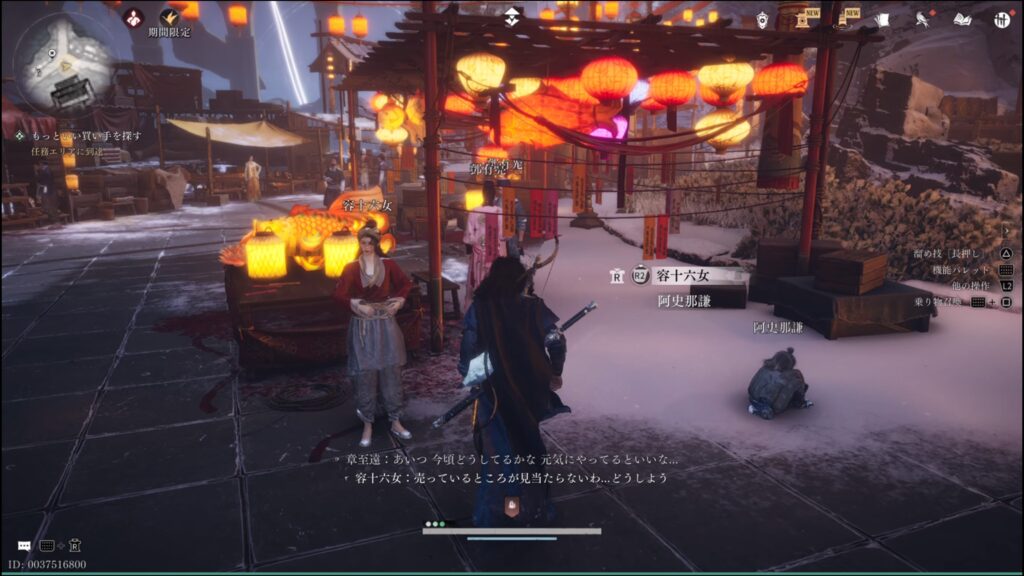
Task: Open the limited-time event icon labeled 期間限定
Action: coord(170,17)
